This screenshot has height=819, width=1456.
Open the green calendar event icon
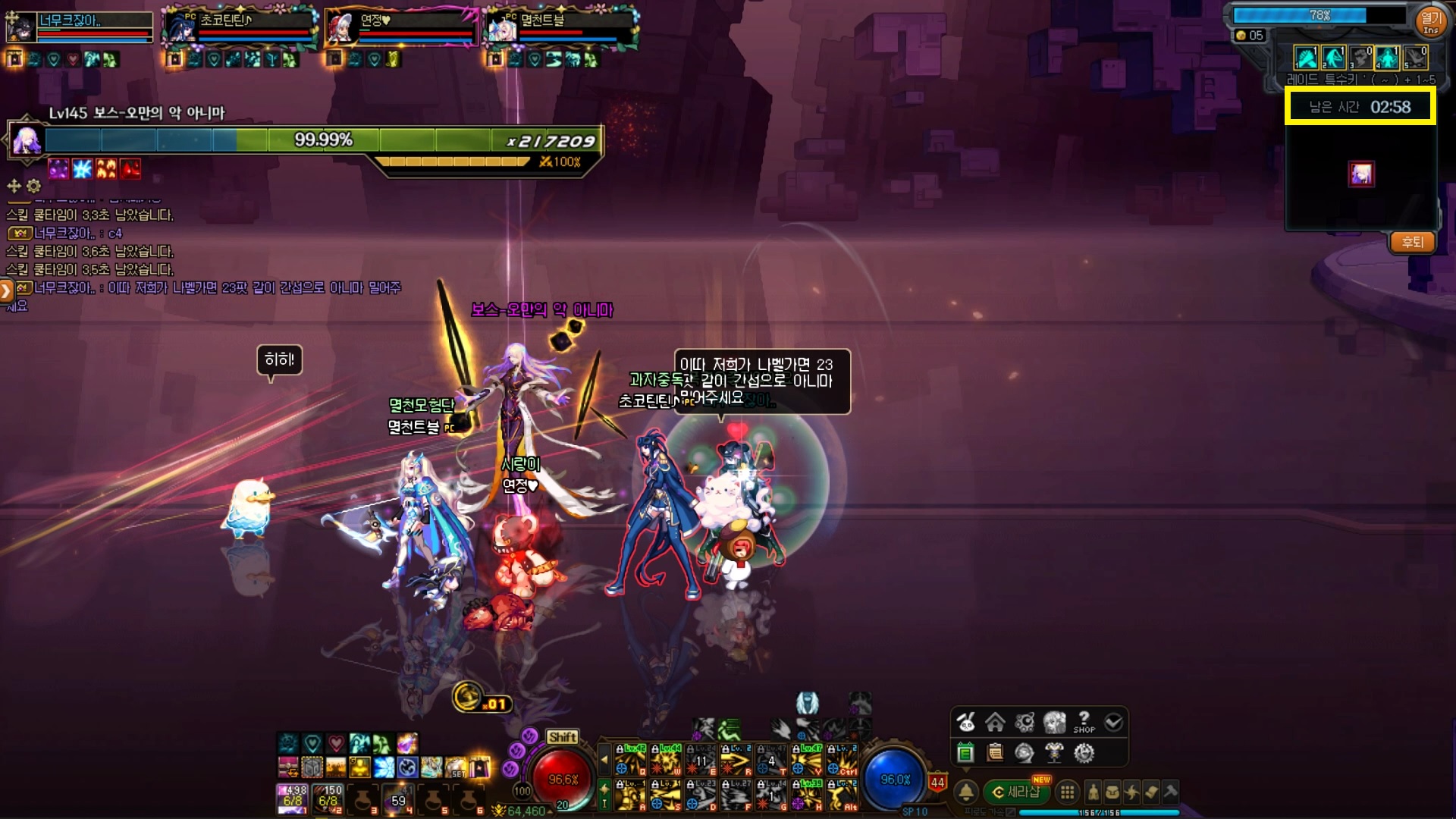(x=965, y=753)
